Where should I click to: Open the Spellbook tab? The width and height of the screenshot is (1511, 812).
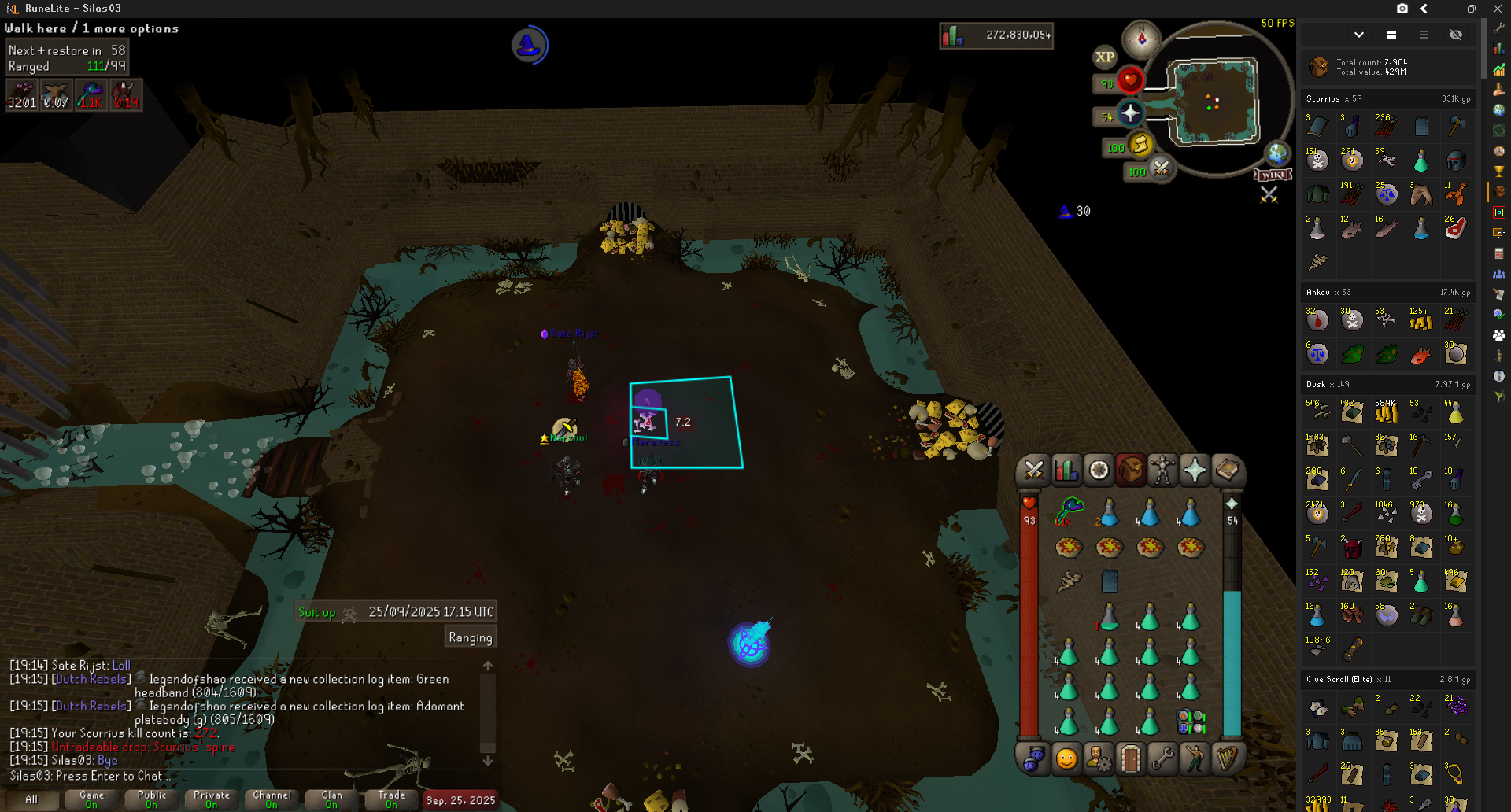pos(1226,471)
